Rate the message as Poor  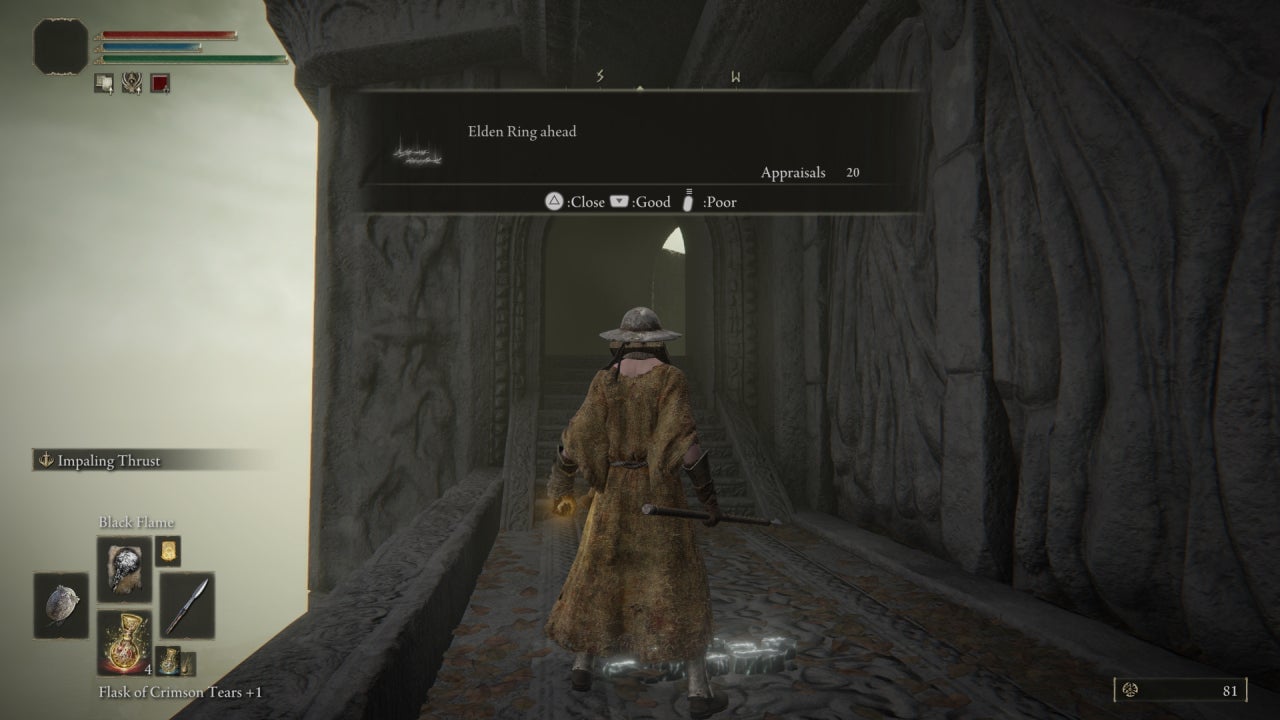720,202
